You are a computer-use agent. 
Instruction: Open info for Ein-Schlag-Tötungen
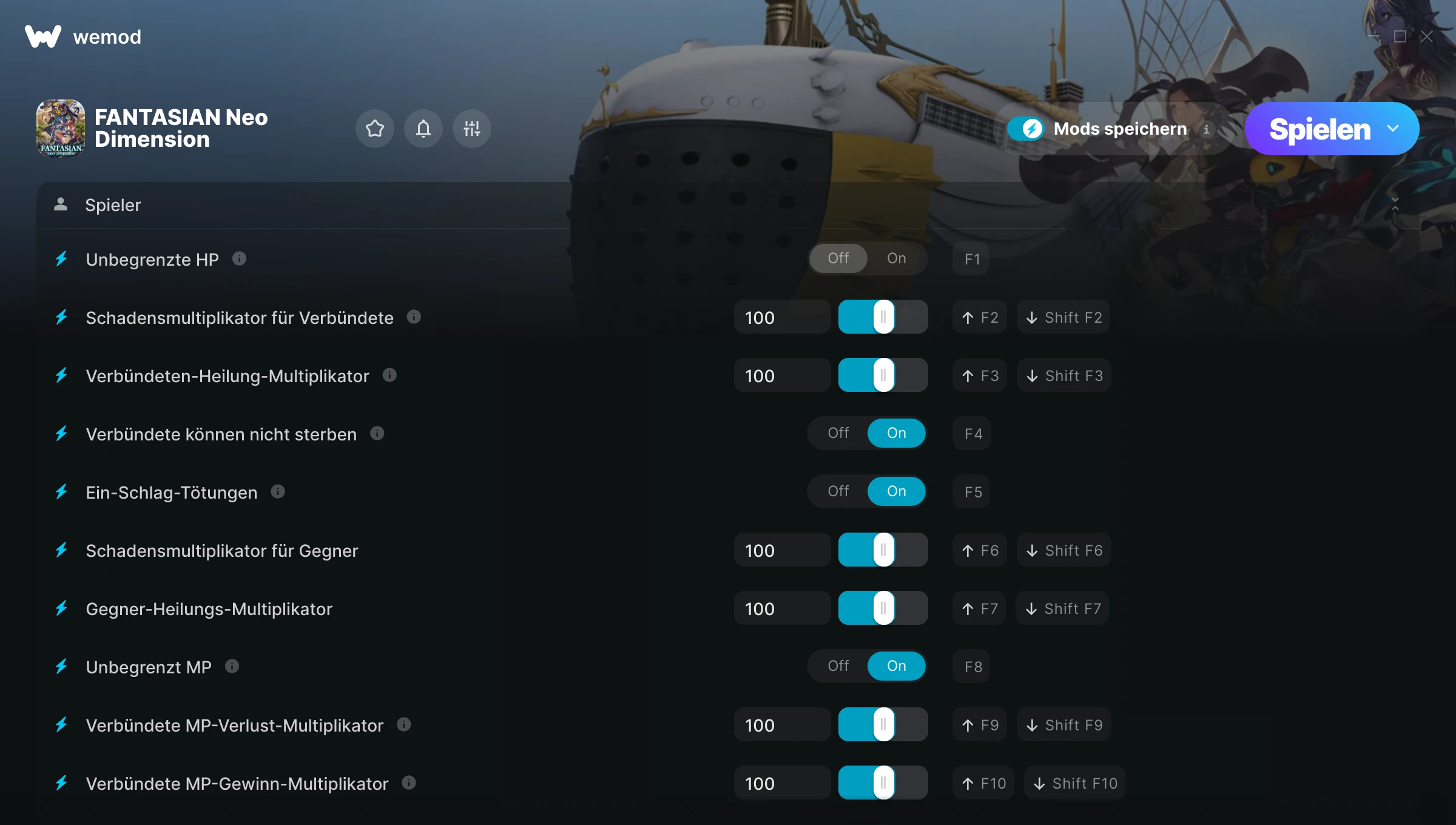(x=278, y=491)
